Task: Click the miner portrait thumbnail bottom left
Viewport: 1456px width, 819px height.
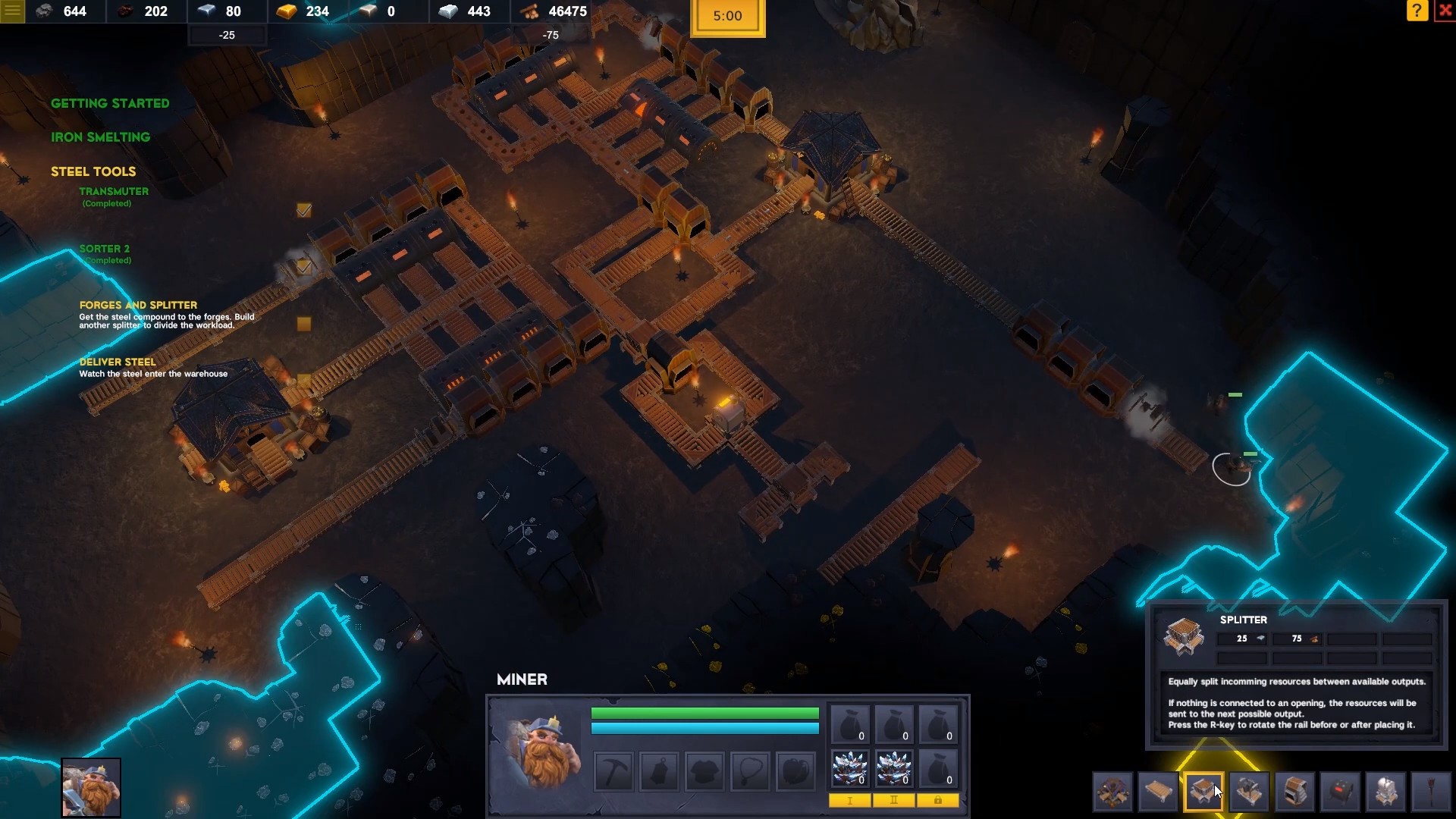Action: coord(91,787)
